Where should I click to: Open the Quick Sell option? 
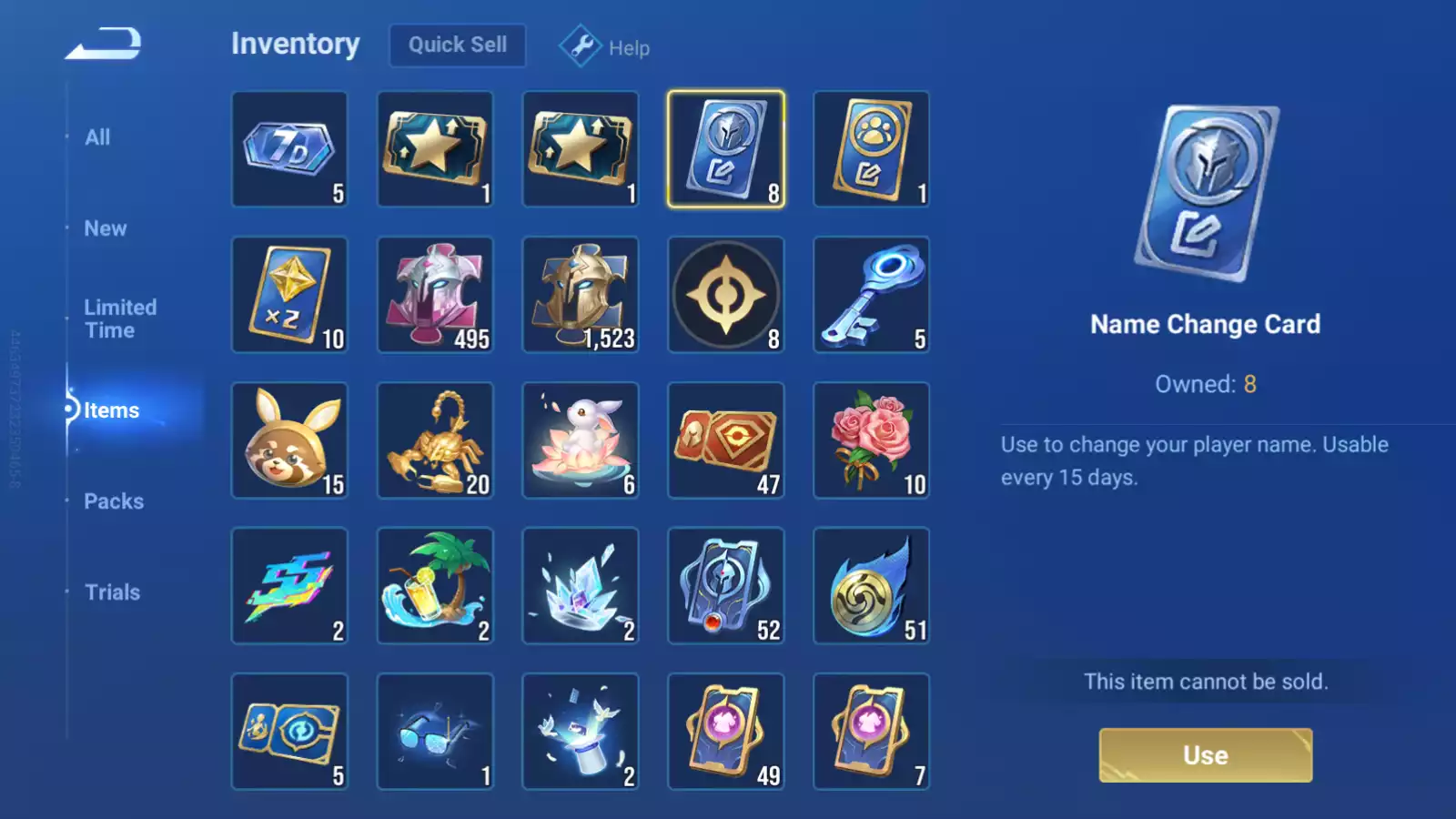click(x=457, y=45)
